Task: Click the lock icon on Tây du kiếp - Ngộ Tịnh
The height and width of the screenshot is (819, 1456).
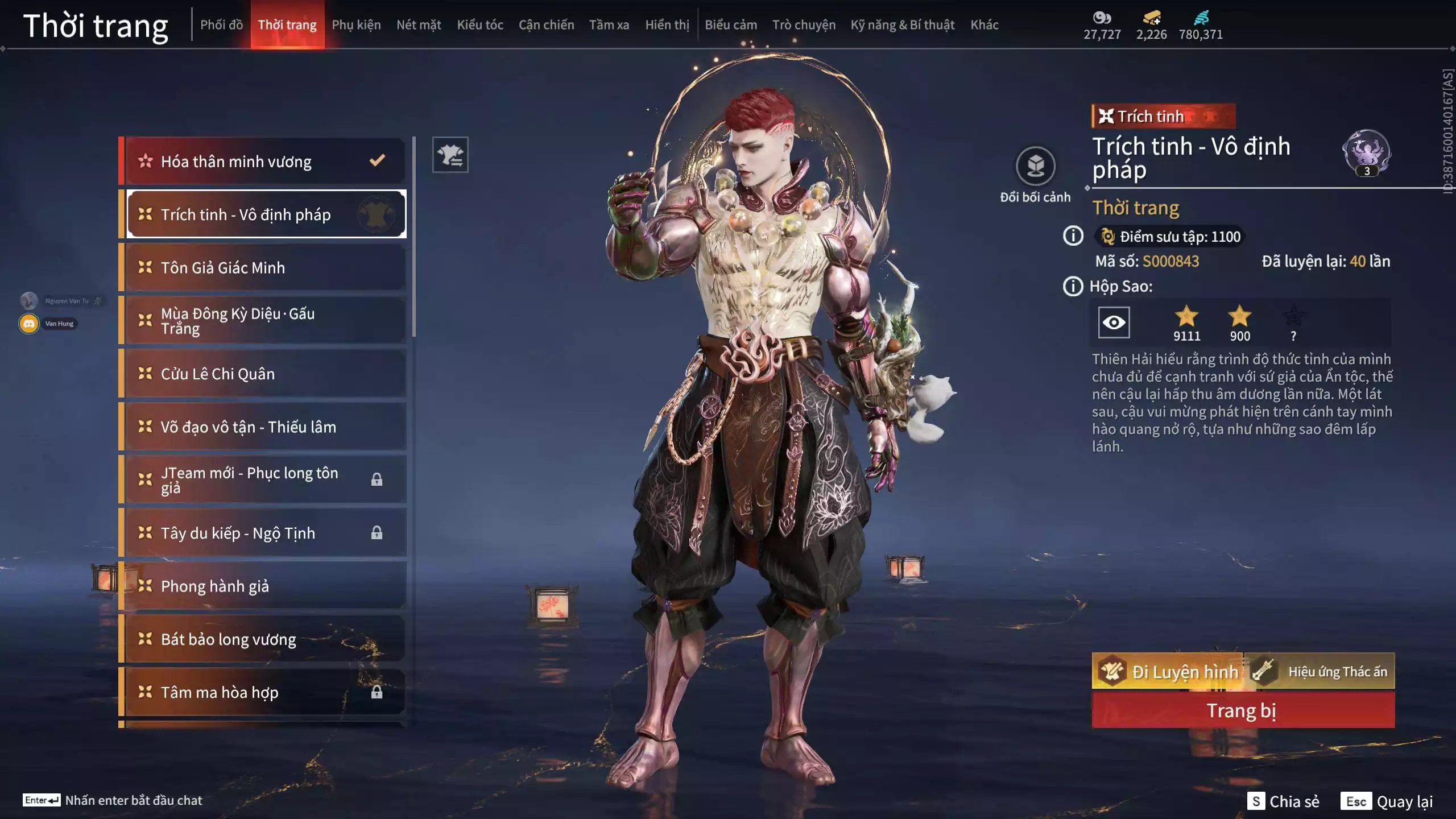Action: (377, 532)
